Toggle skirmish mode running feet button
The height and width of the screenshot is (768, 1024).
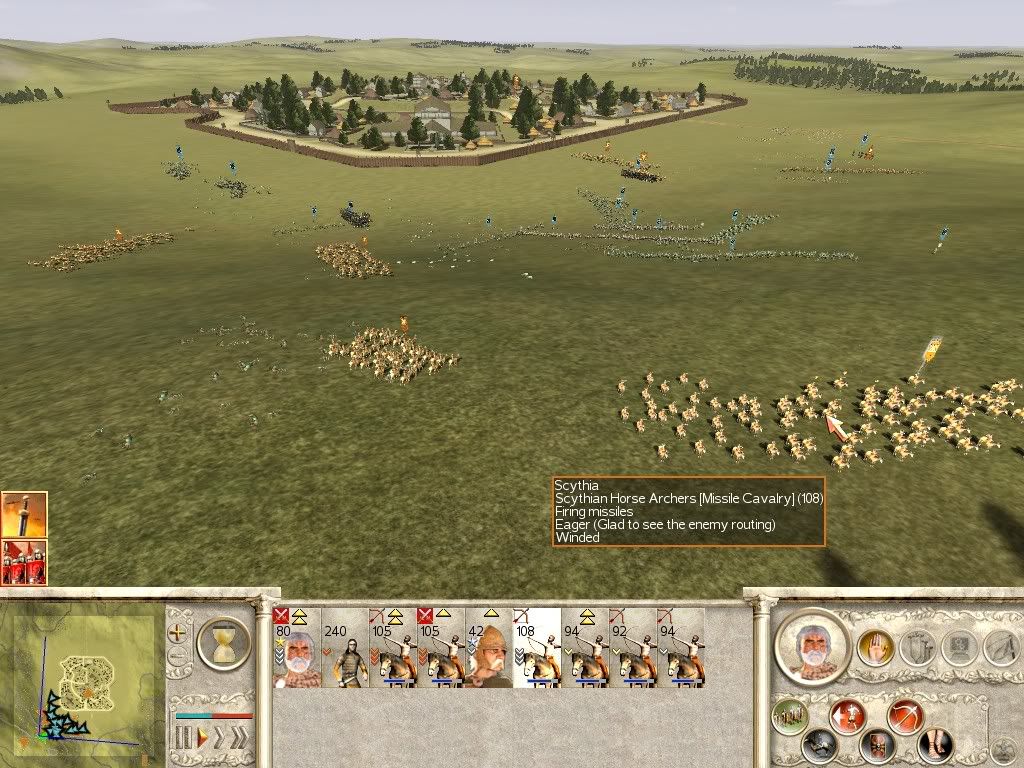(x=935, y=745)
